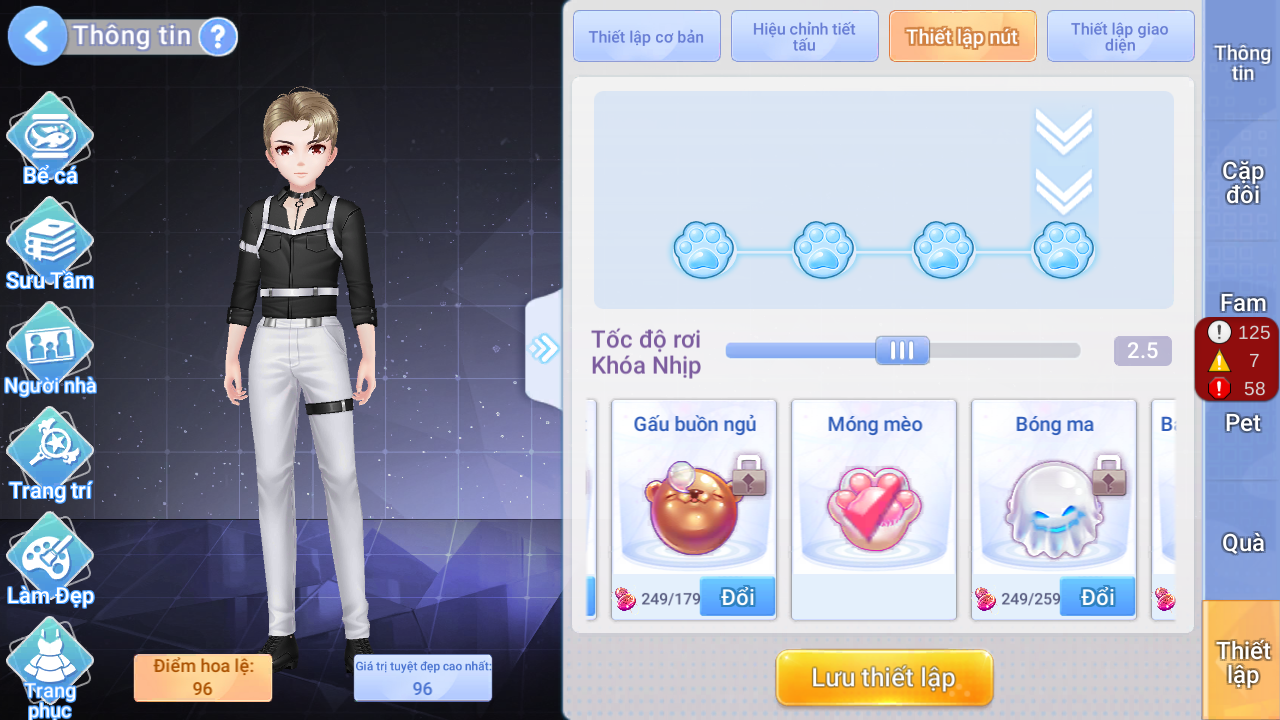Open the question mark help icon
This screenshot has height=720, width=1280.
[x=217, y=37]
